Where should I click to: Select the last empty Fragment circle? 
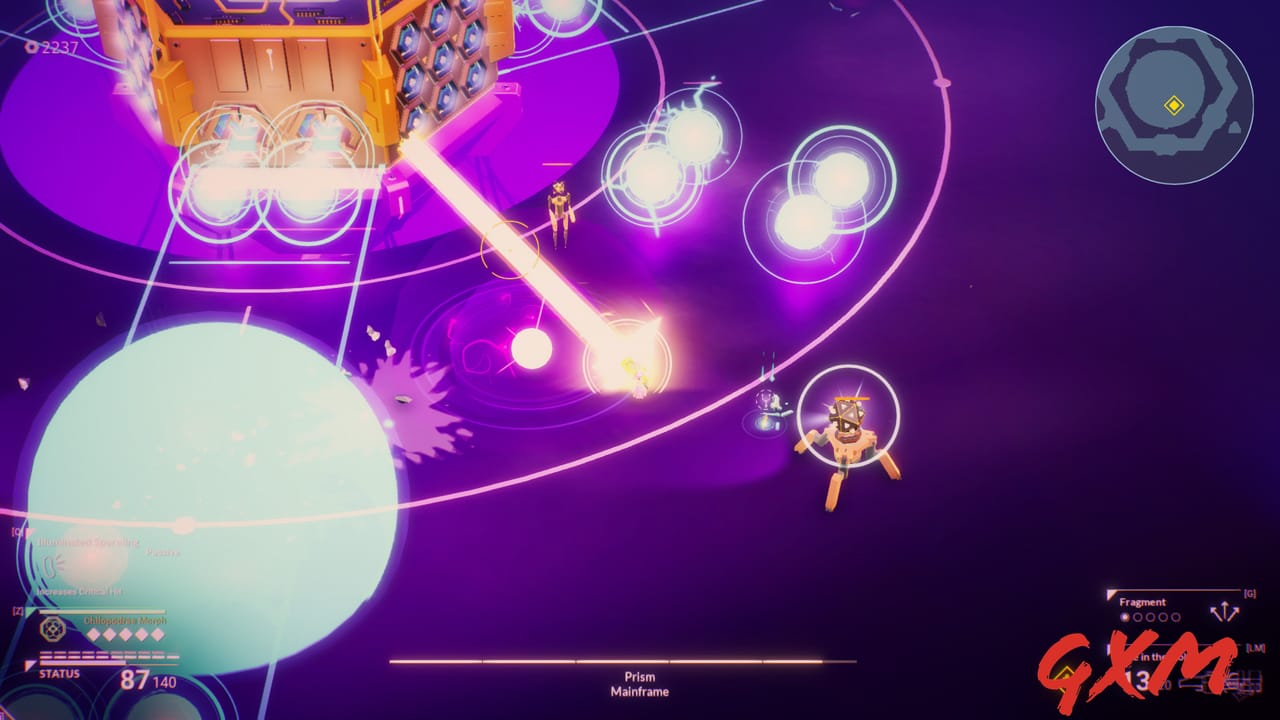(1175, 617)
